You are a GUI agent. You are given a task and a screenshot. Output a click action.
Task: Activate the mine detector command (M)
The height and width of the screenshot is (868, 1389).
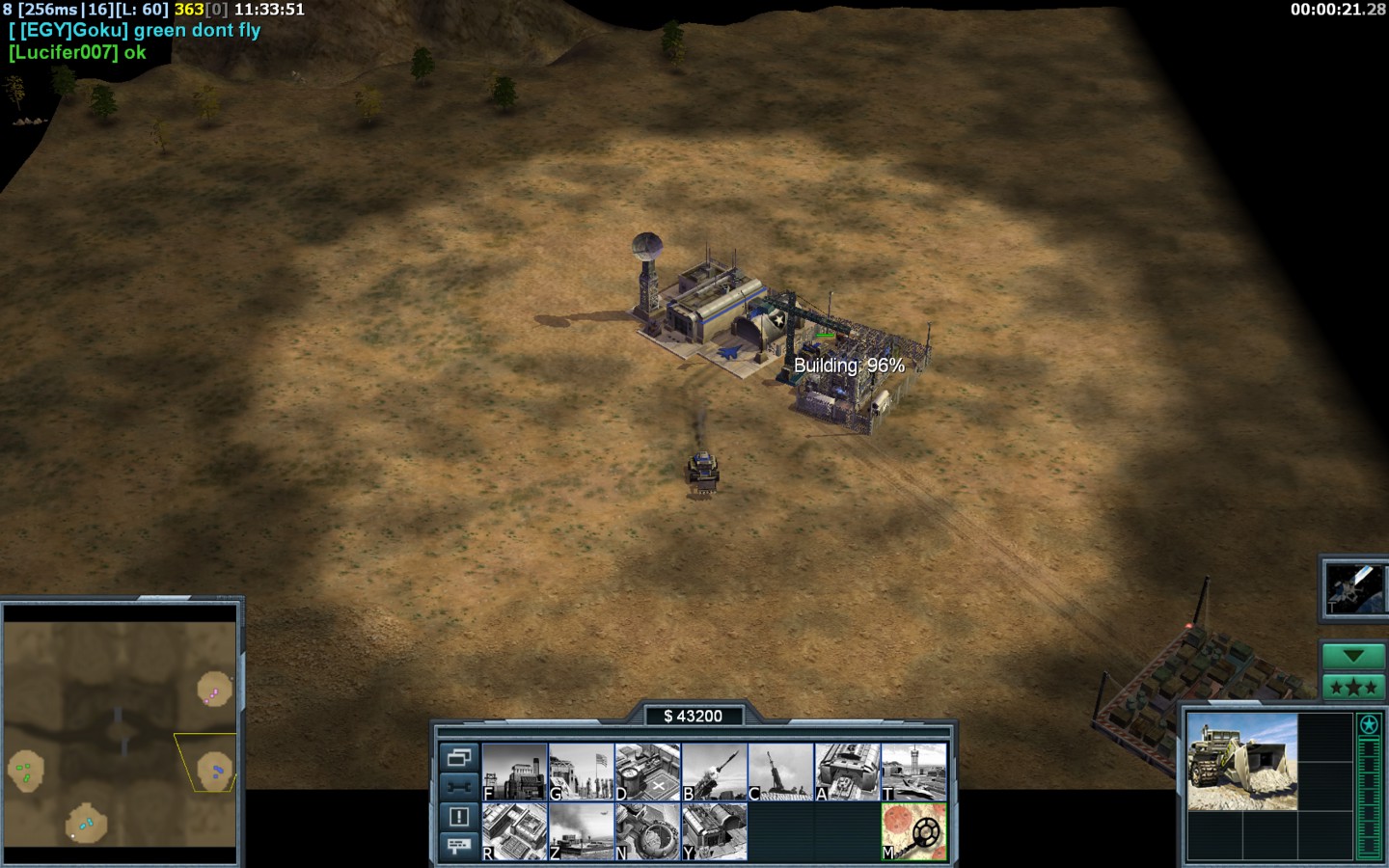pos(914,831)
